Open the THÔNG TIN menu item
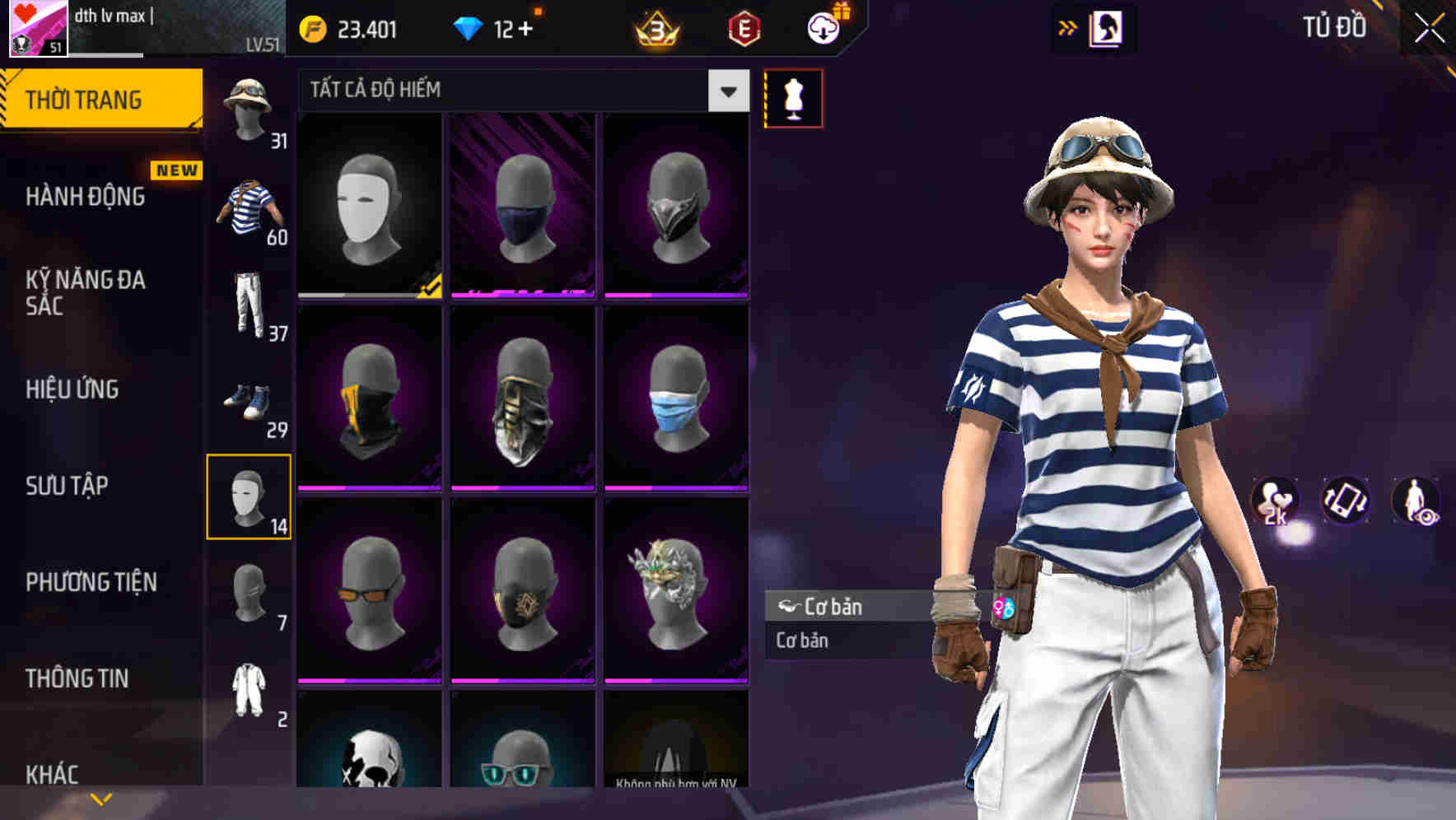This screenshot has width=1456, height=820. pyautogui.click(x=75, y=678)
